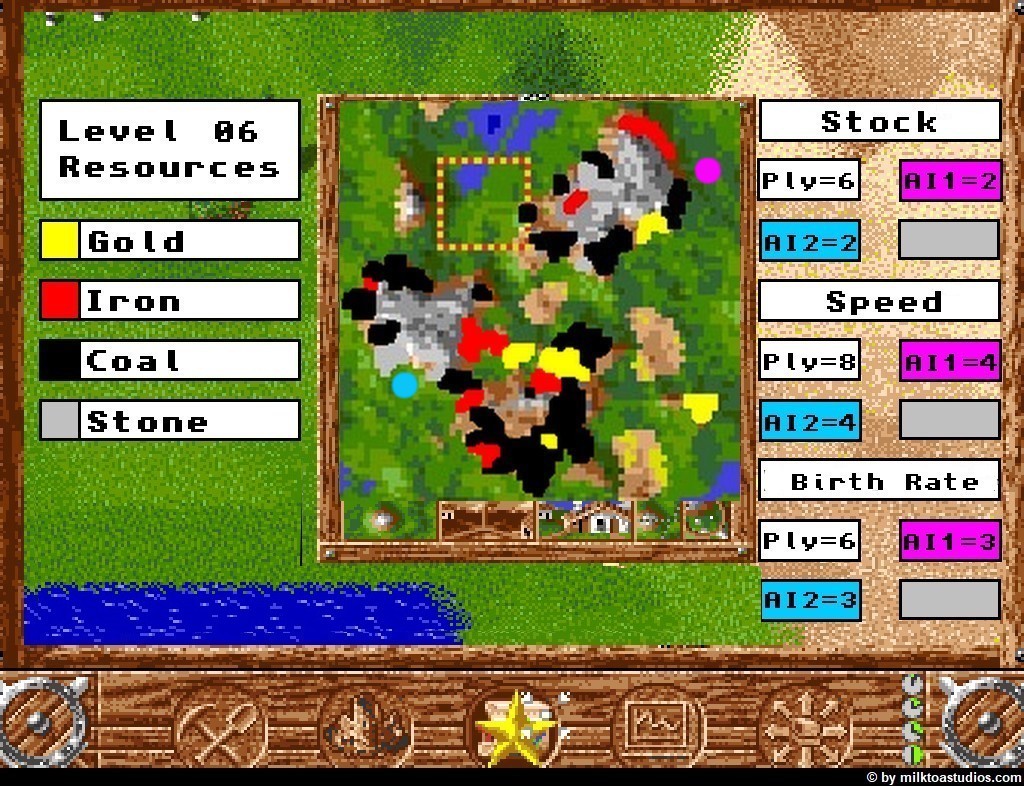Image resolution: width=1024 pixels, height=786 pixels.
Task: Click the yellow dotted viewport box on the map
Action: [483, 203]
